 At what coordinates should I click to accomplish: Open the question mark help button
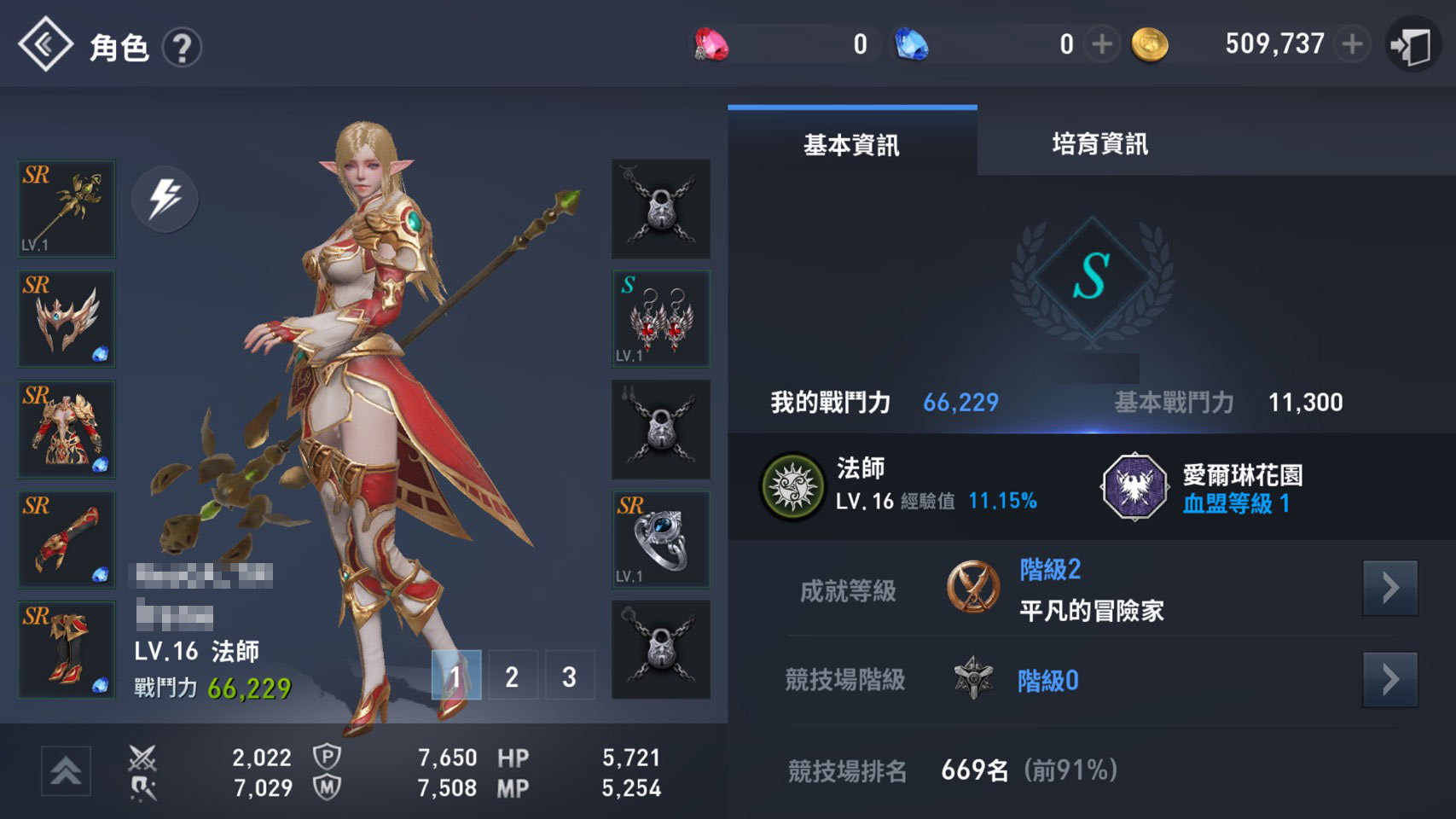click(182, 48)
